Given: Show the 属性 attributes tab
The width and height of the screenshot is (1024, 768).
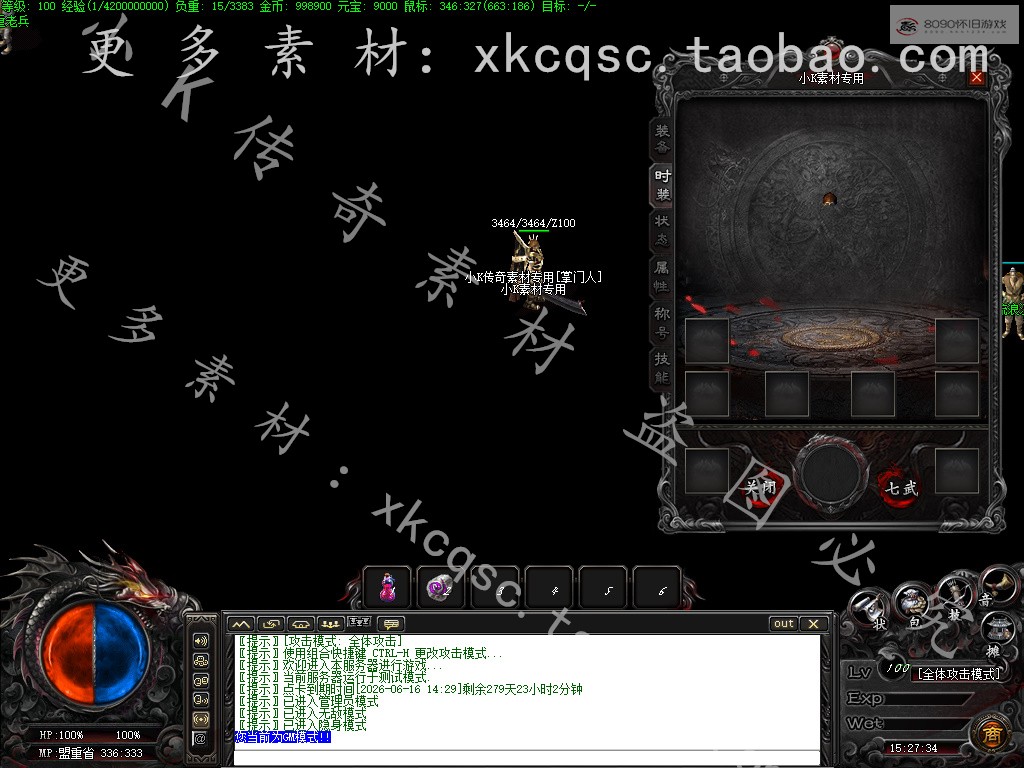Looking at the screenshot, I should coord(662,277).
